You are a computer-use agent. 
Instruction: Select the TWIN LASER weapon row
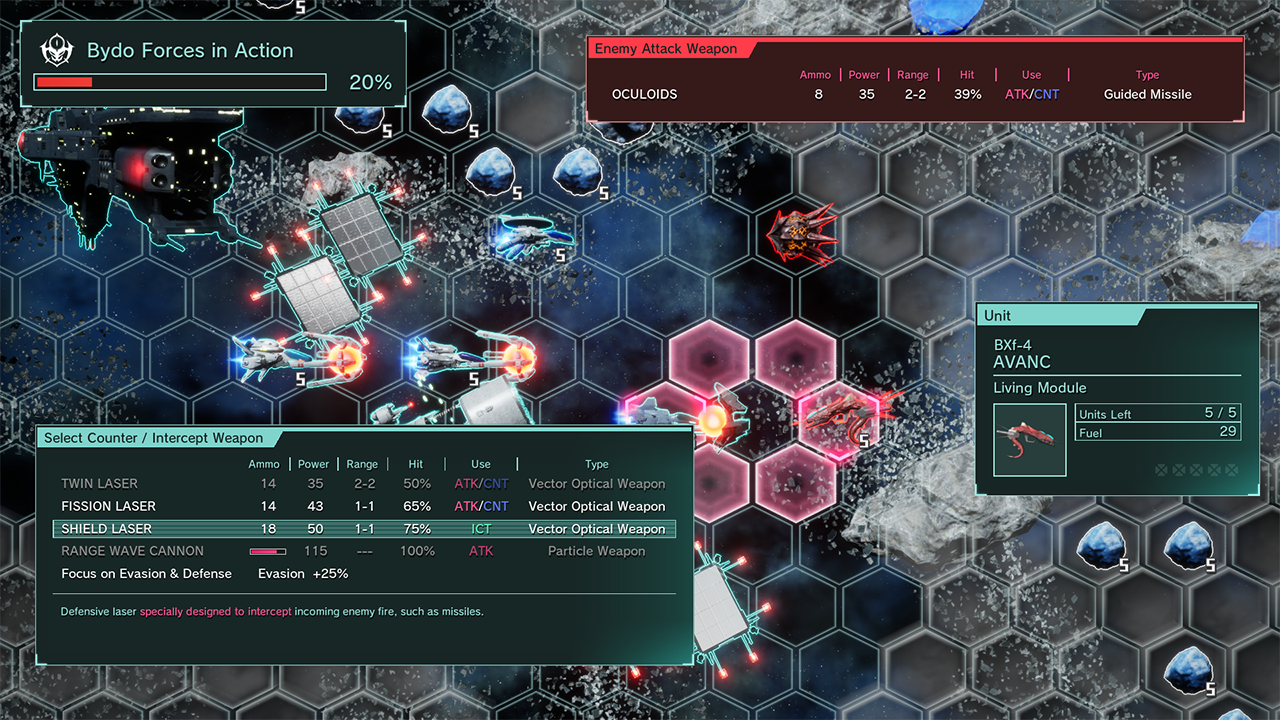coord(364,484)
